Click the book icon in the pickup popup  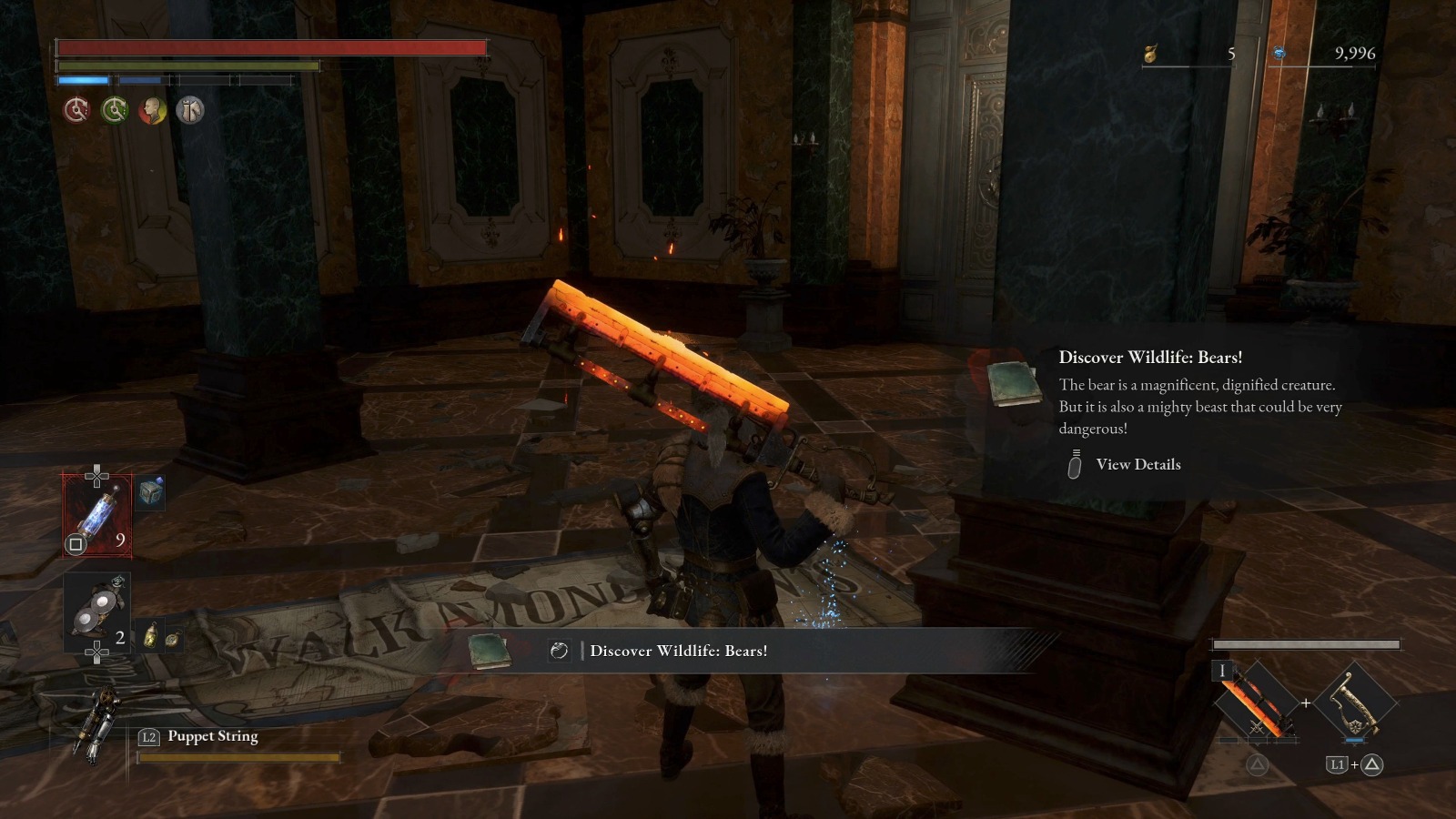click(1014, 382)
